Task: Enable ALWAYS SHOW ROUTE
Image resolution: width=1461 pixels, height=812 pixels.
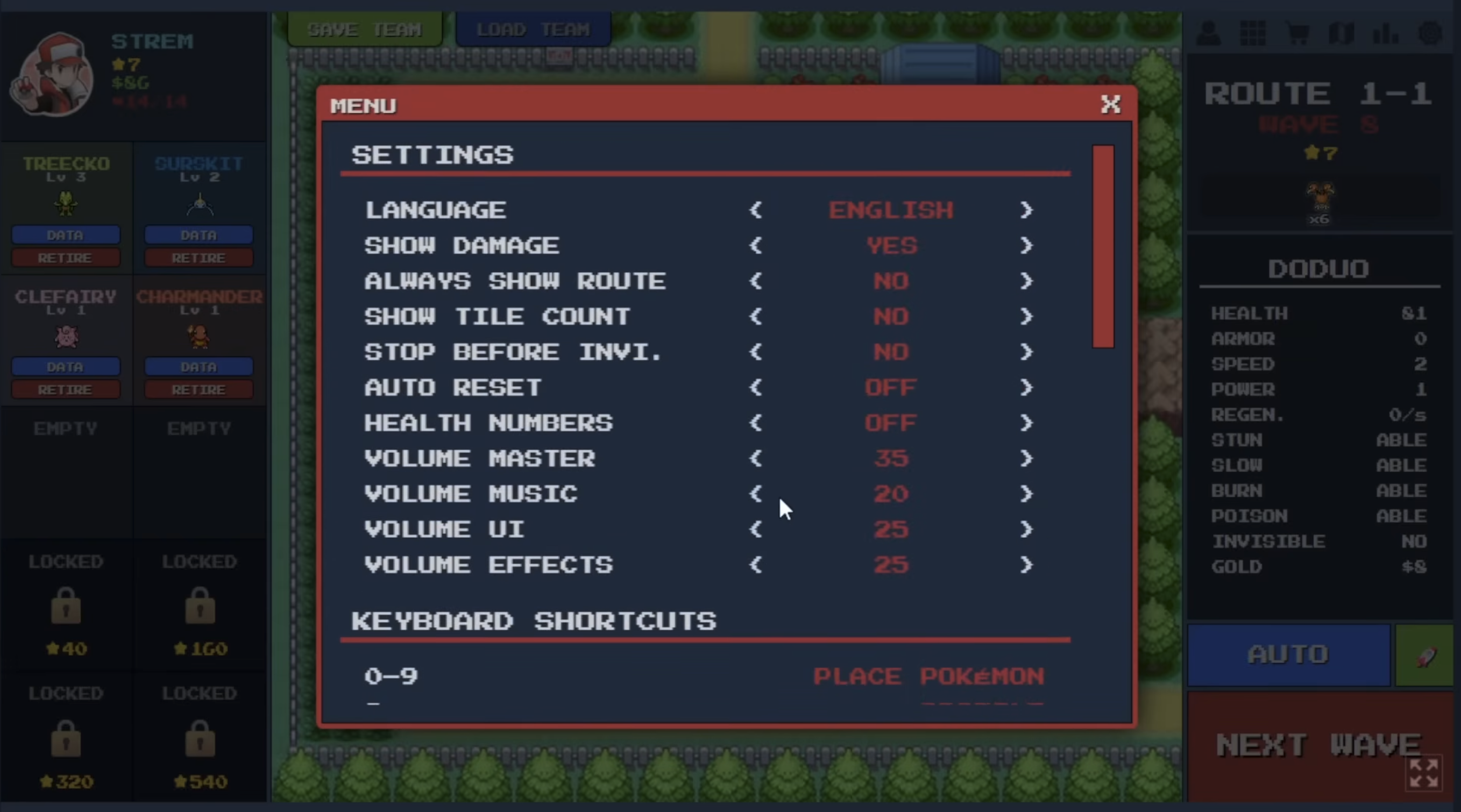Action: (1026, 281)
